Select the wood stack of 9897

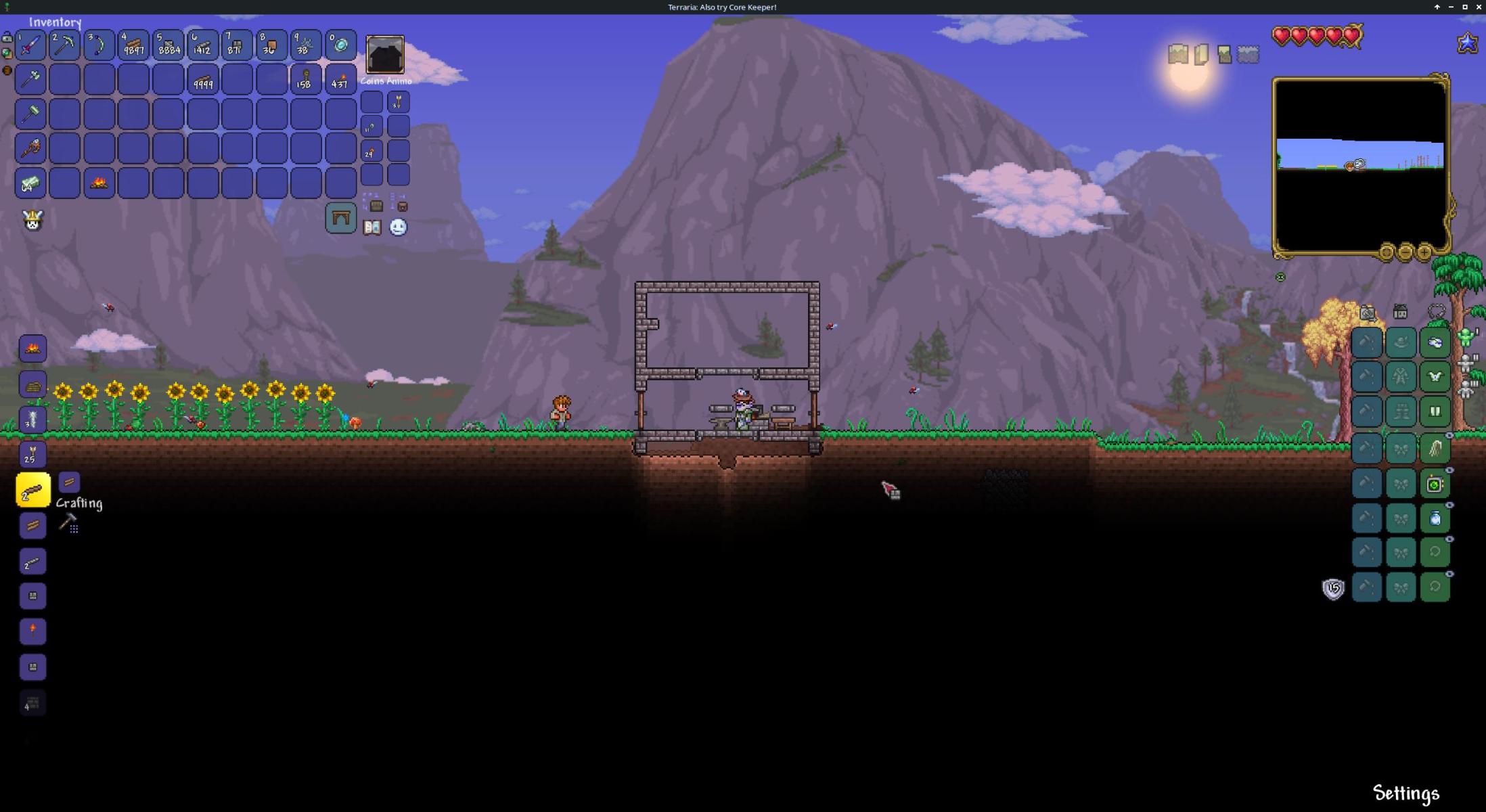click(x=133, y=45)
